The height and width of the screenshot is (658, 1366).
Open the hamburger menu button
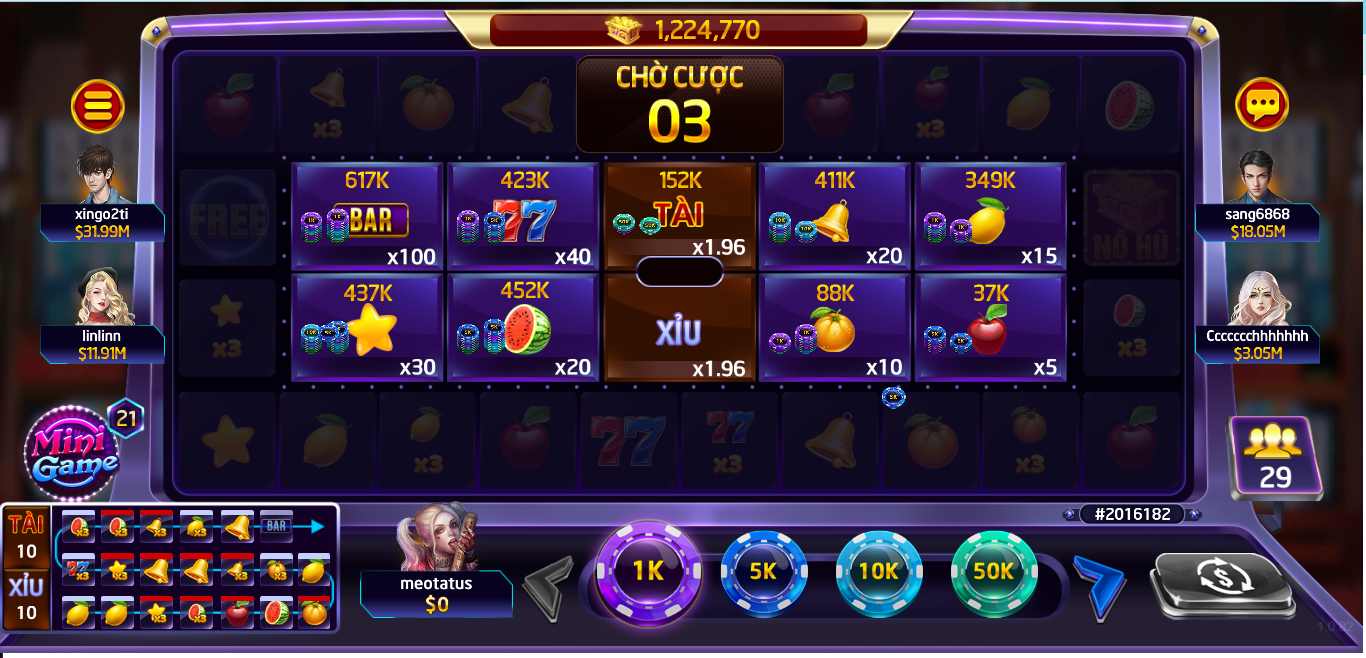98,105
